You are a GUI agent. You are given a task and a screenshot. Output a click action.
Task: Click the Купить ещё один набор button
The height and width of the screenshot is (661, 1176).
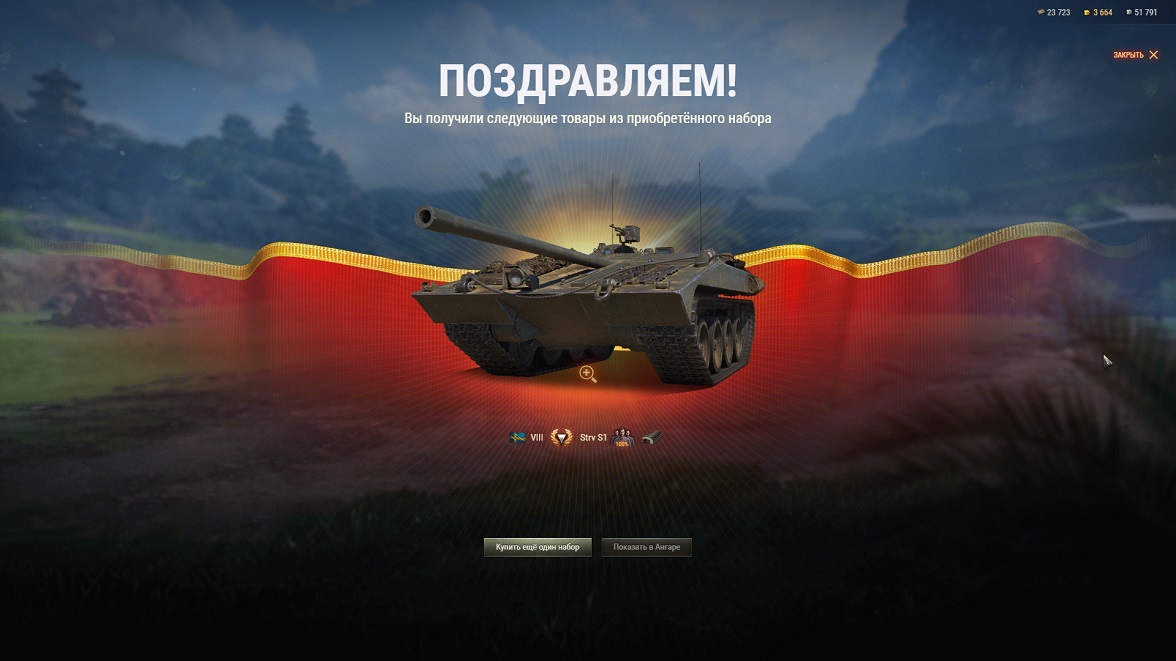[x=538, y=547]
